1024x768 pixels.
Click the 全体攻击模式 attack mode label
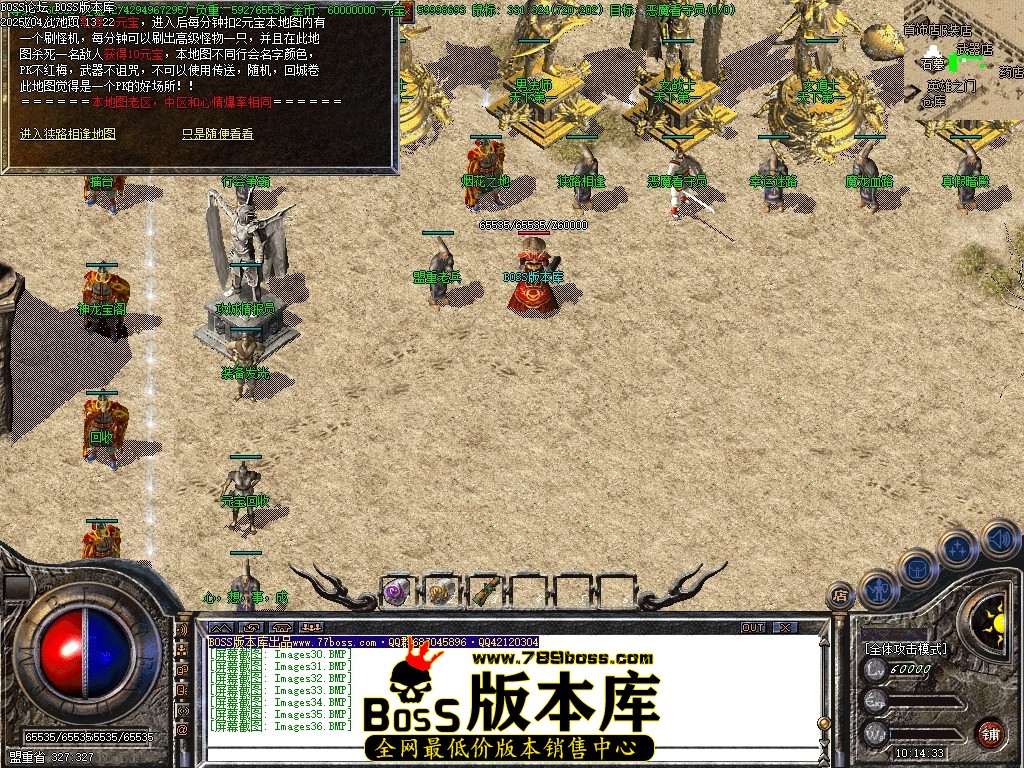(x=905, y=649)
